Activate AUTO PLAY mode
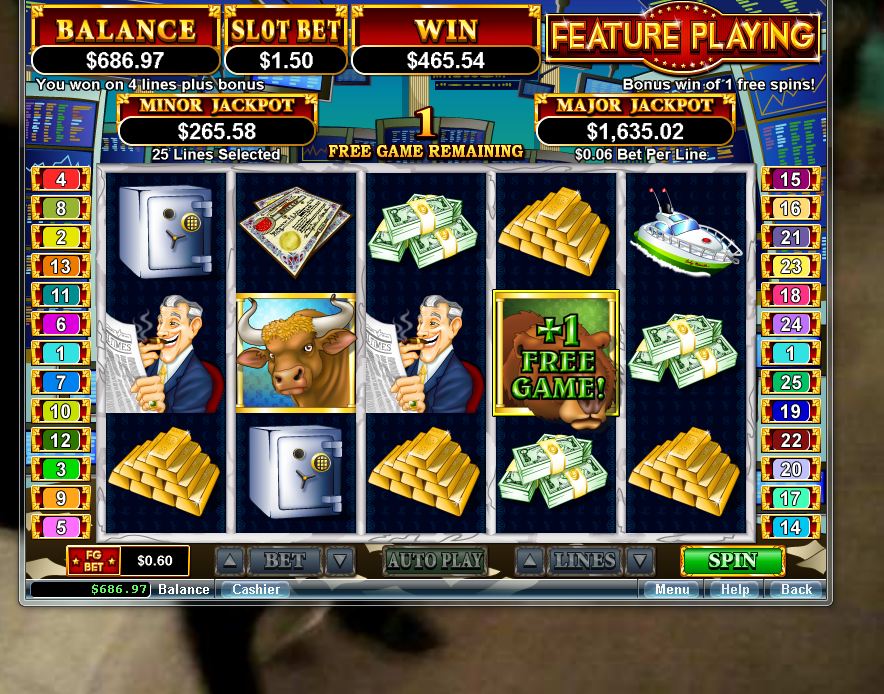The image size is (884, 694). [434, 561]
